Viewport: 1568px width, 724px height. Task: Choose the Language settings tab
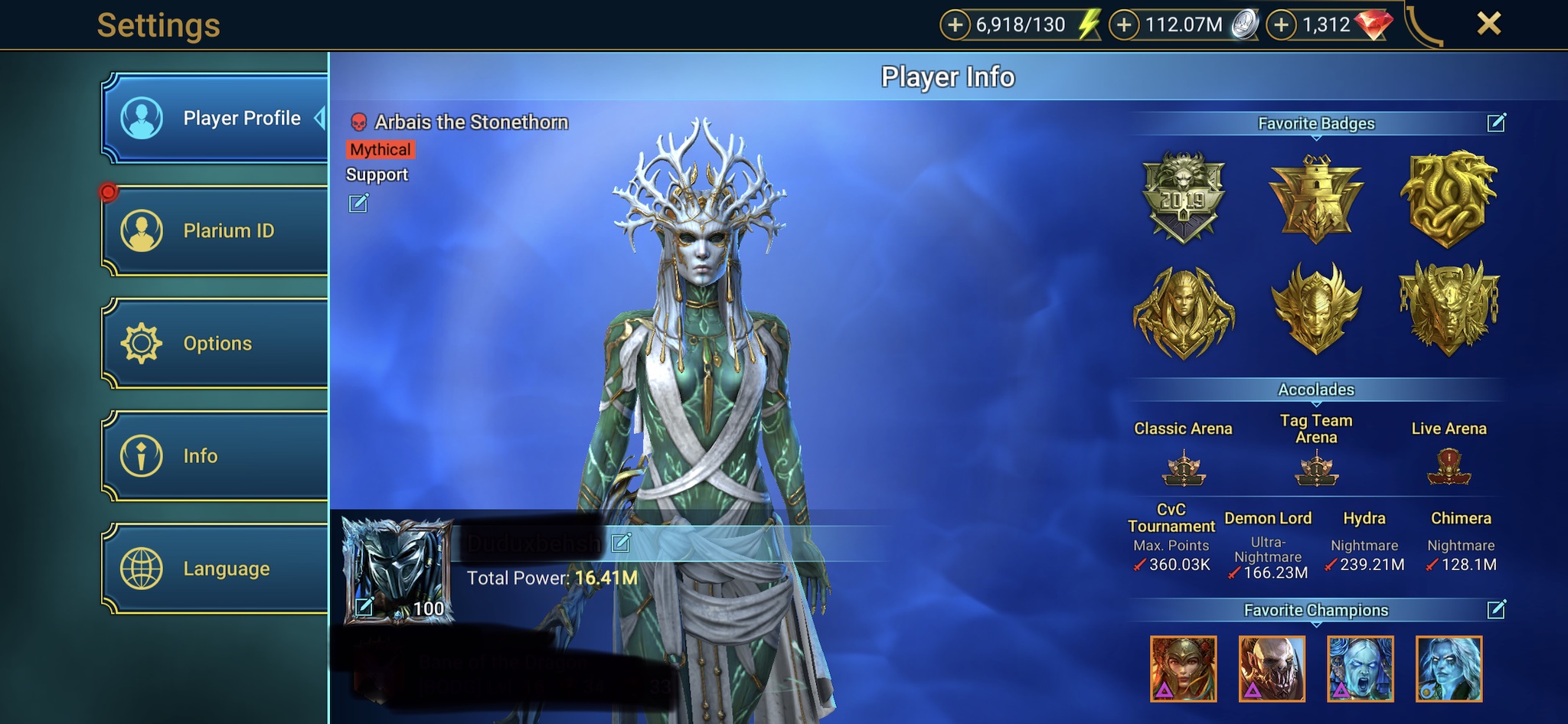[x=216, y=569]
